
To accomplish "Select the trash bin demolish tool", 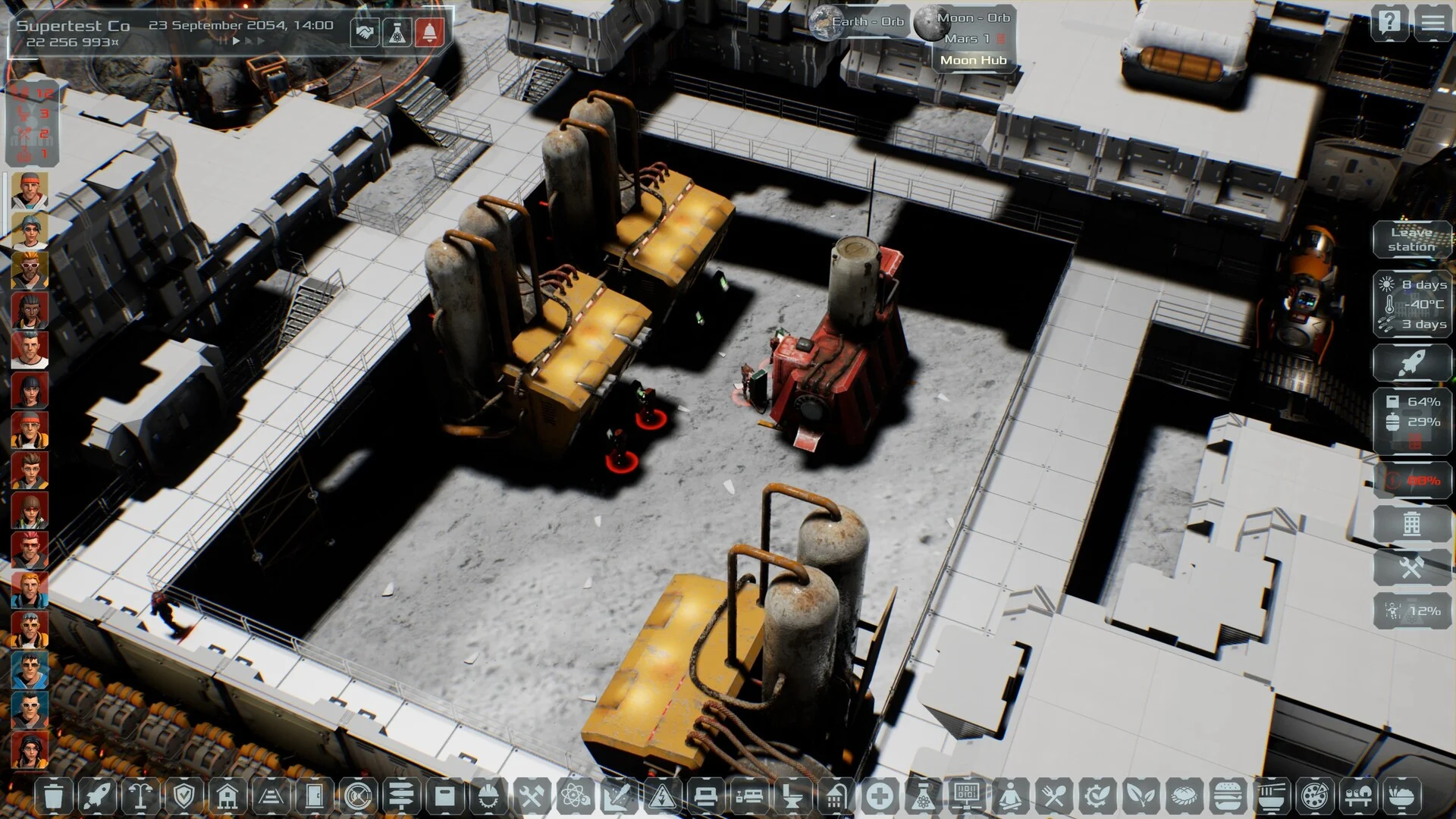I will pos(53,797).
